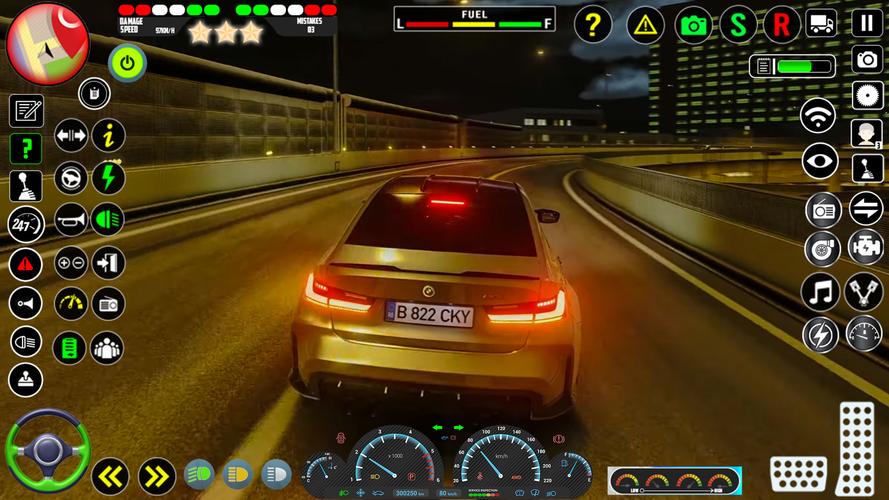Honk the horn trumpet icon
The width and height of the screenshot is (889, 500).
point(71,218)
